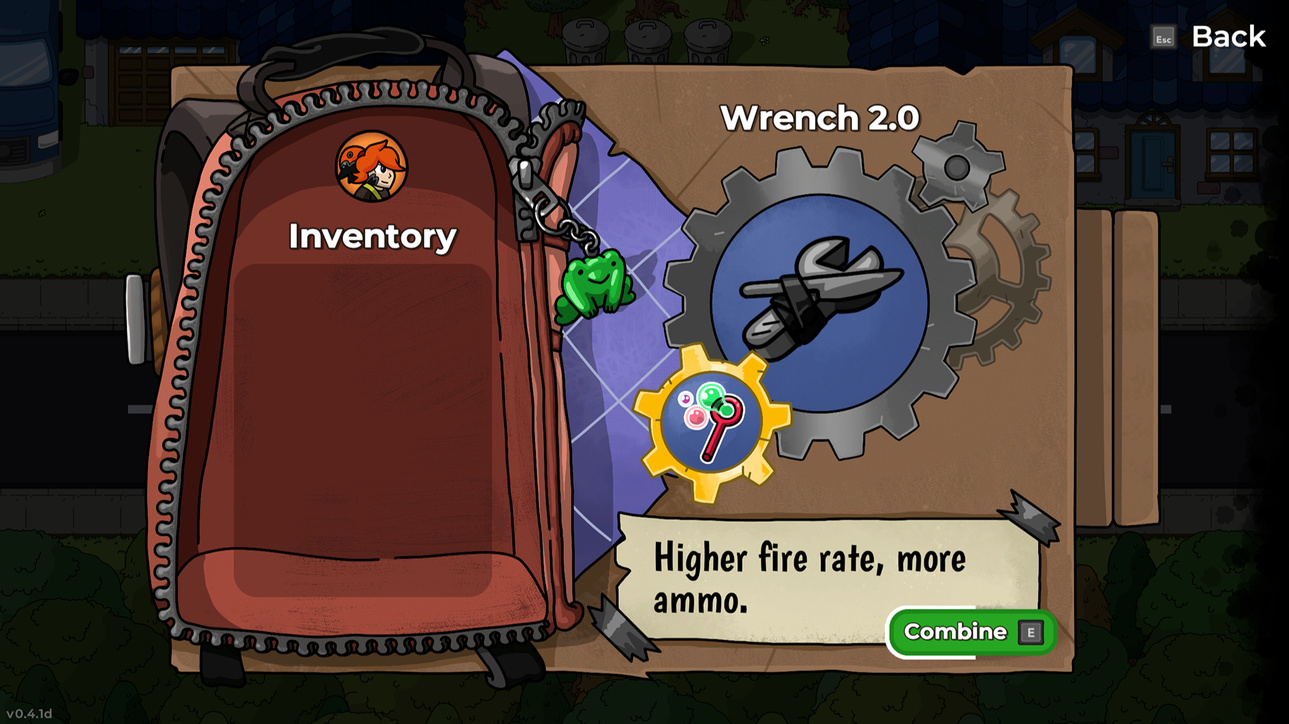
Task: Go Back to the previous screen
Action: click(x=1227, y=37)
